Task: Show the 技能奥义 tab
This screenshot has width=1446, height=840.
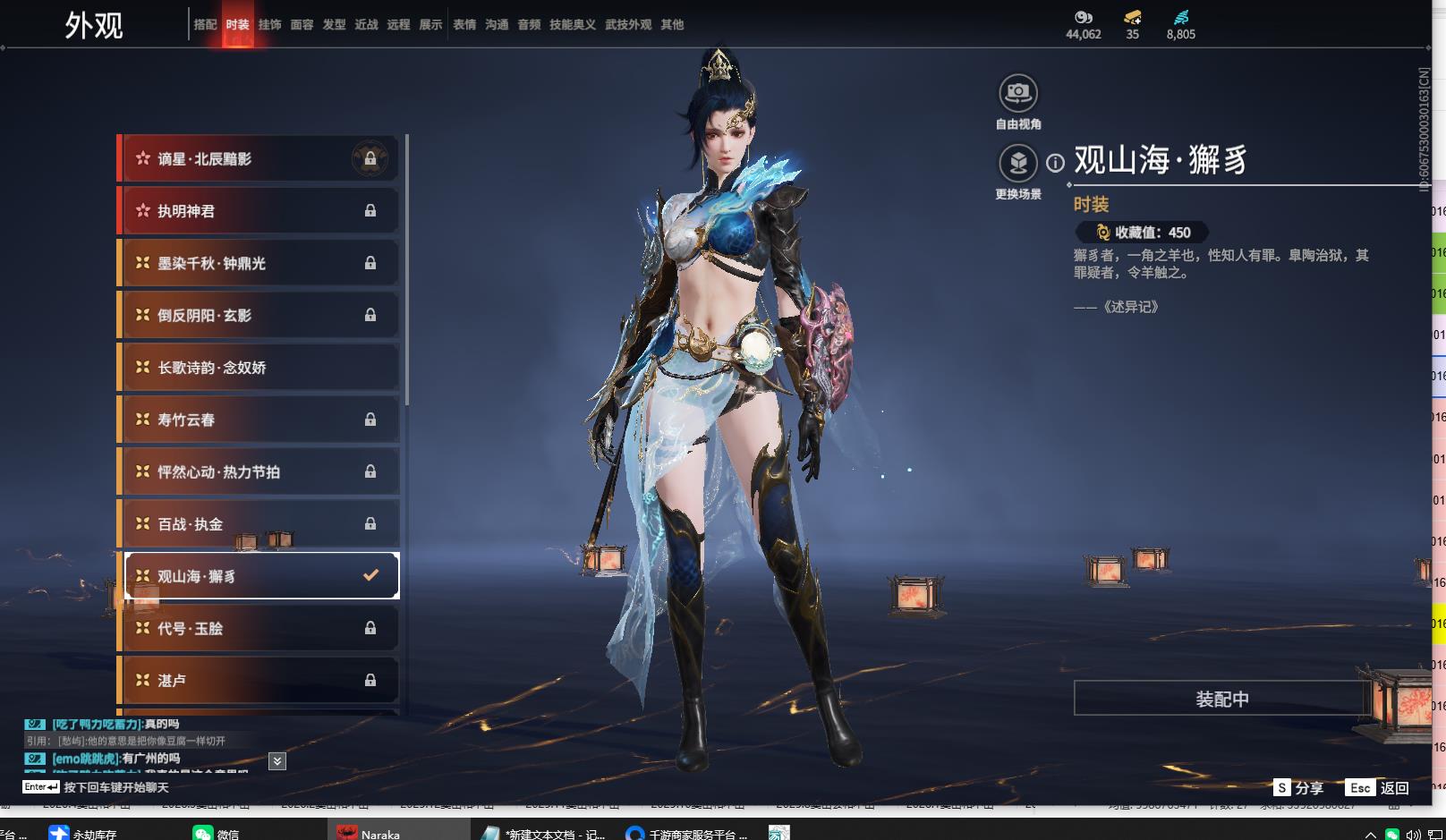Action: tap(572, 25)
